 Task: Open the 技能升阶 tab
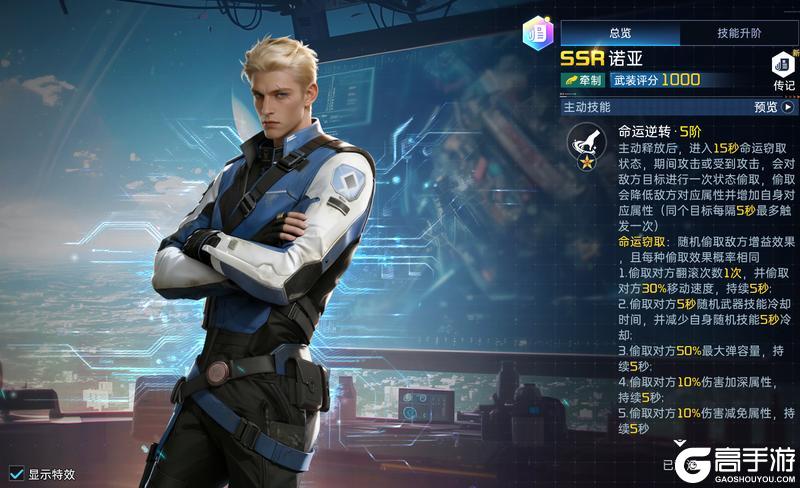coord(738,33)
